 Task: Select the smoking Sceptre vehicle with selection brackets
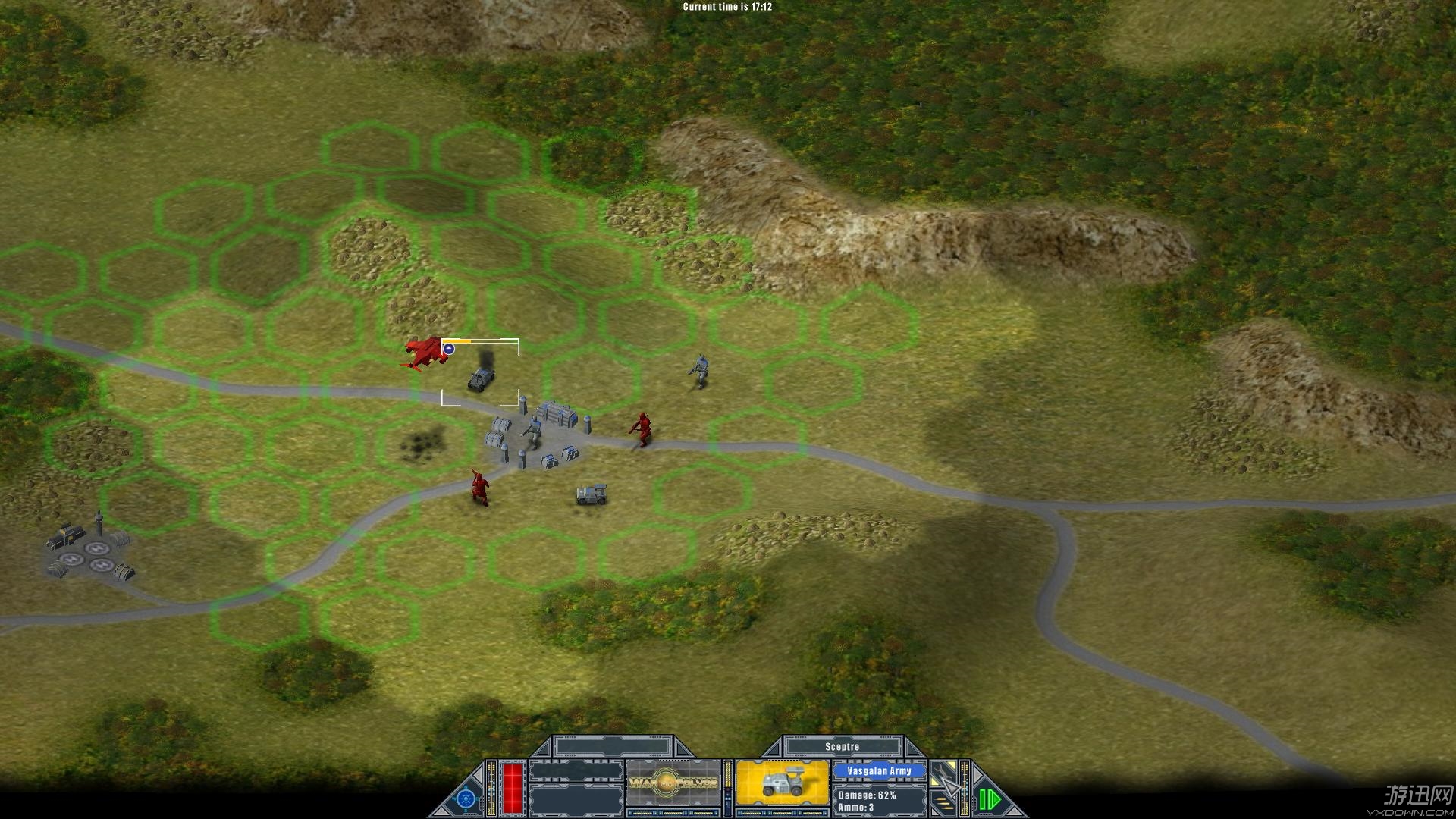coord(480,378)
